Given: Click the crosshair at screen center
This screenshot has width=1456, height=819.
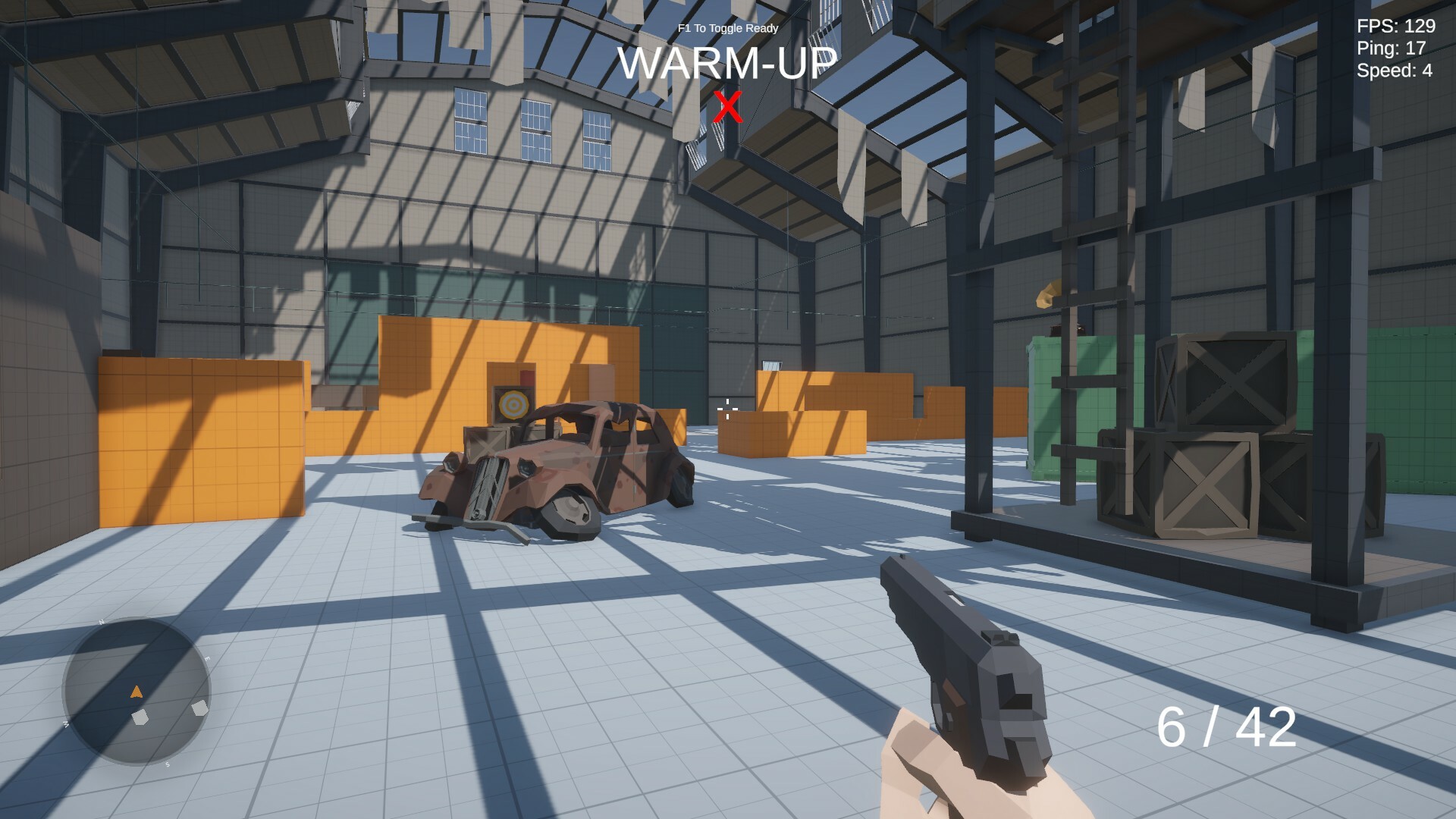Looking at the screenshot, I should pos(727,410).
